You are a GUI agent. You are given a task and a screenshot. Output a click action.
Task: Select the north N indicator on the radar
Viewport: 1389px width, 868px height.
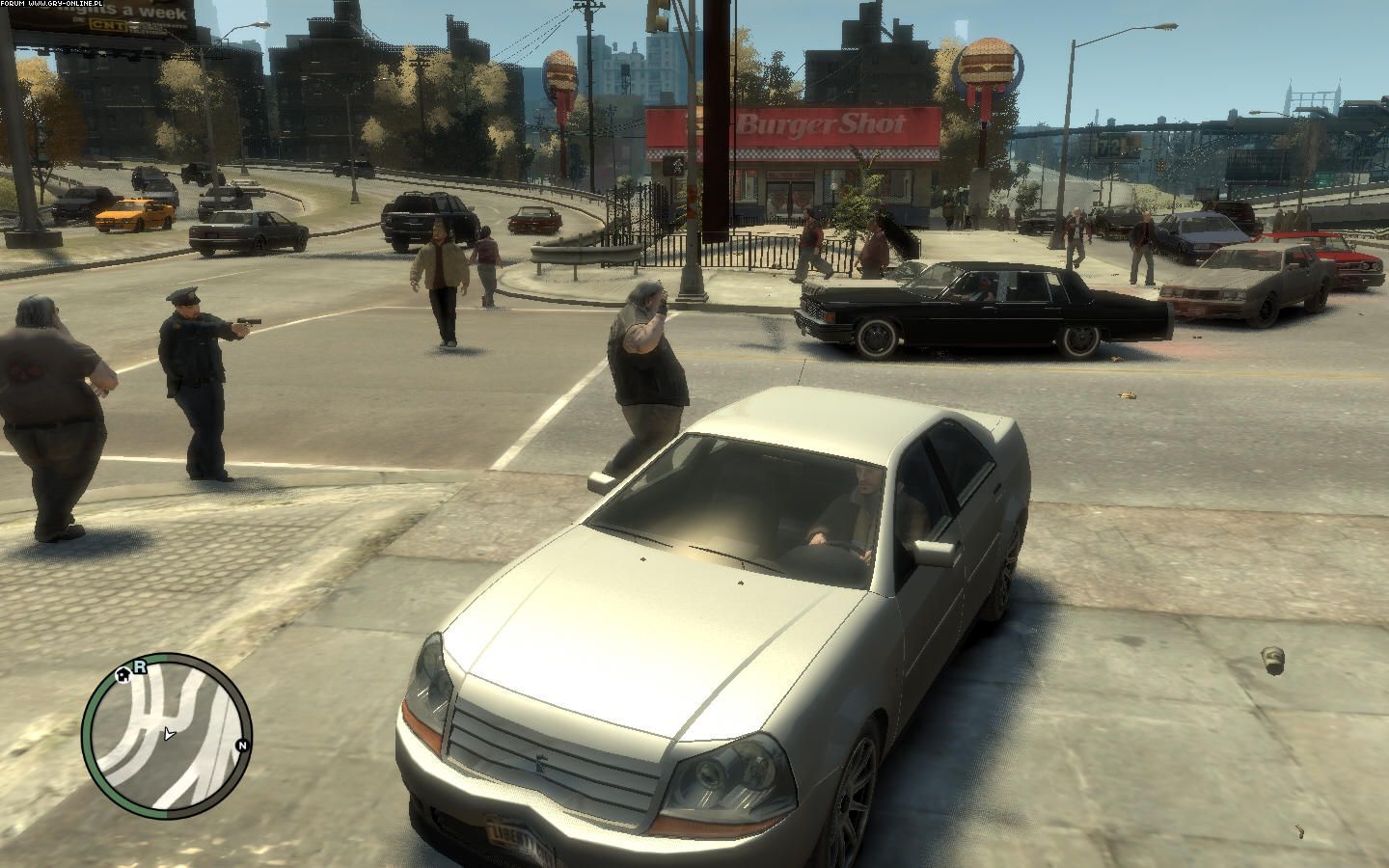pos(242,746)
